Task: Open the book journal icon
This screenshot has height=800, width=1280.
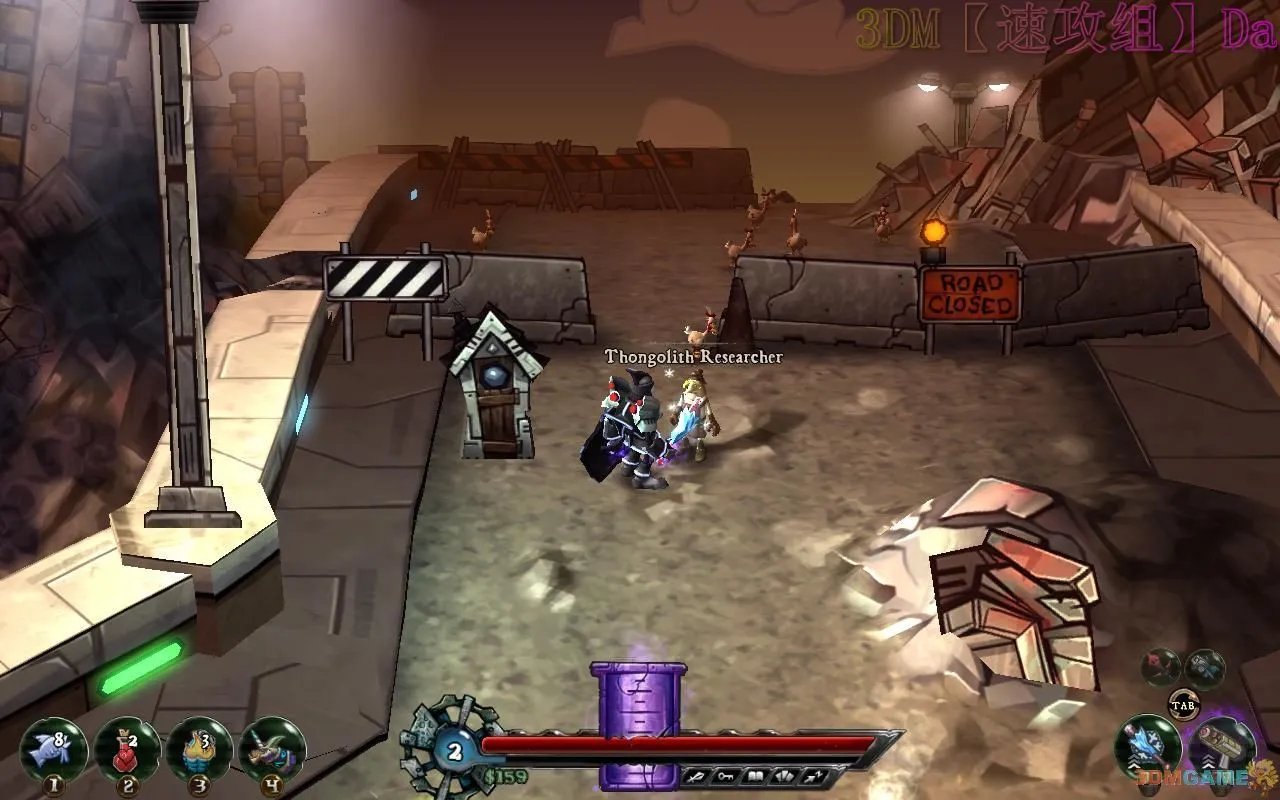Action: coord(757,775)
